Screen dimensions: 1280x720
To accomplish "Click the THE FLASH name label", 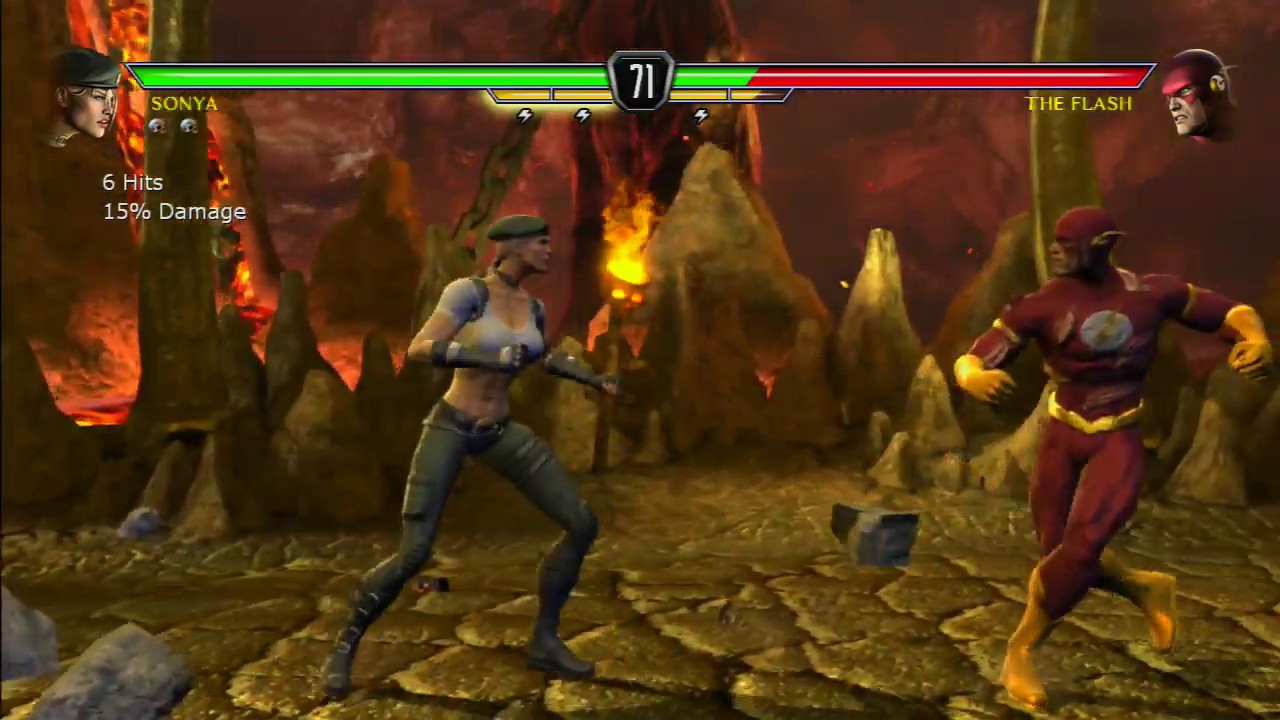I will 1079,103.
